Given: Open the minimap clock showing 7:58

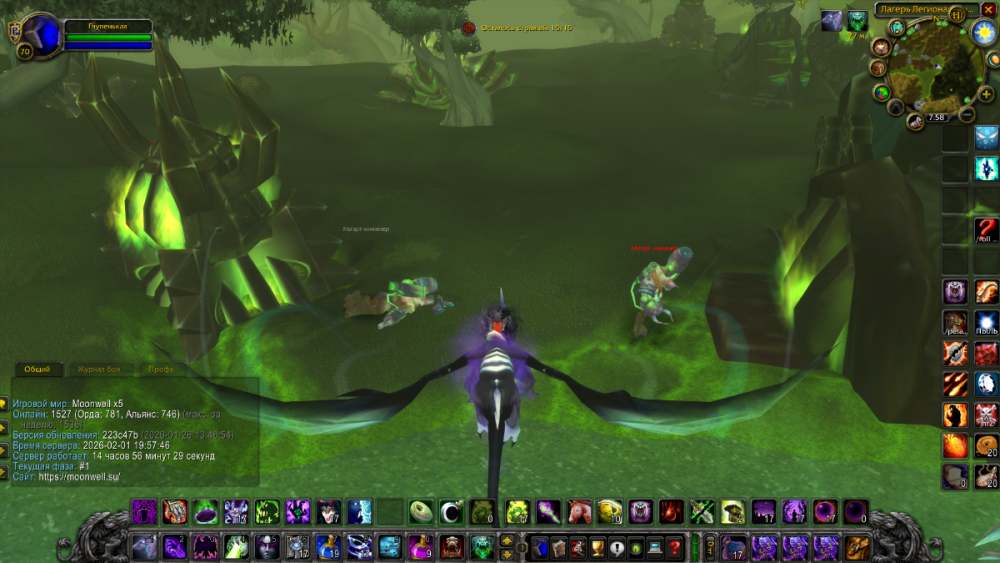Looking at the screenshot, I should [x=936, y=117].
